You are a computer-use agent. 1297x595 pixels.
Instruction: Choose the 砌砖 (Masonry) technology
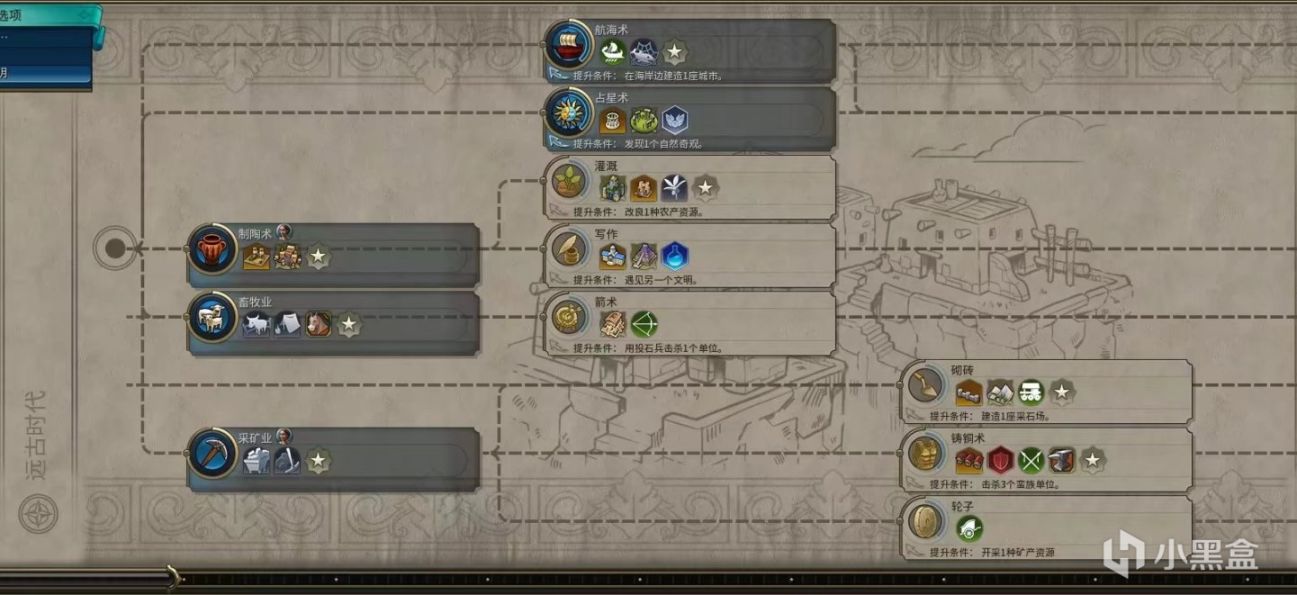point(927,387)
